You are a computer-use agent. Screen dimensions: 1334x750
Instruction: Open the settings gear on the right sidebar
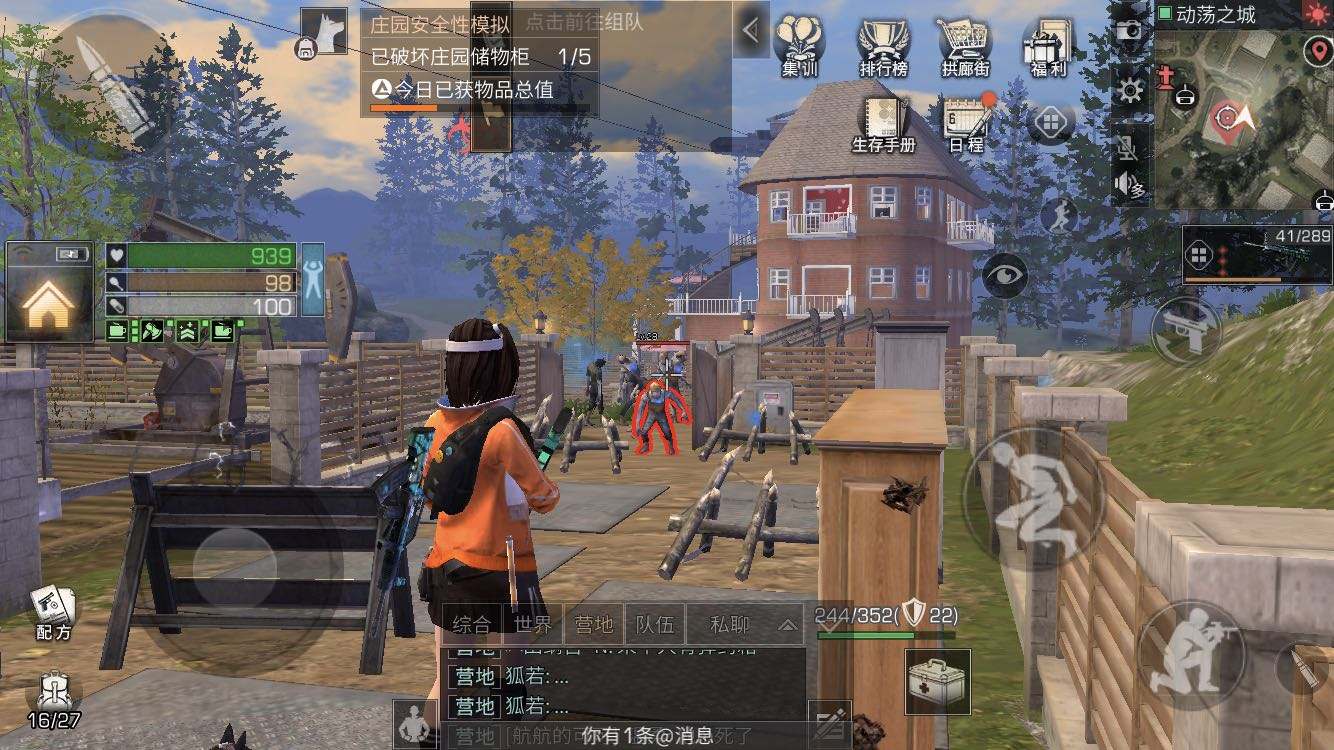(1128, 88)
